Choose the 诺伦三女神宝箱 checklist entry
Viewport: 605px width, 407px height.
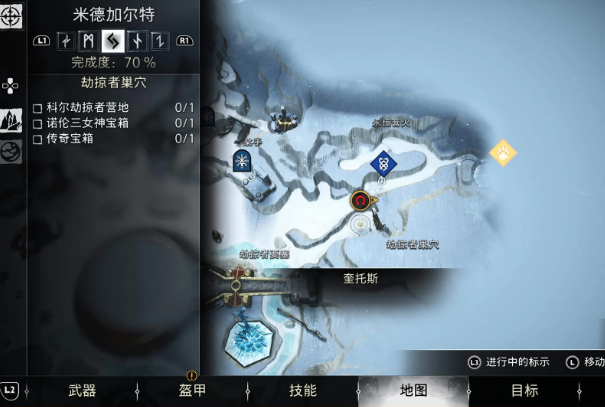click(x=88, y=122)
